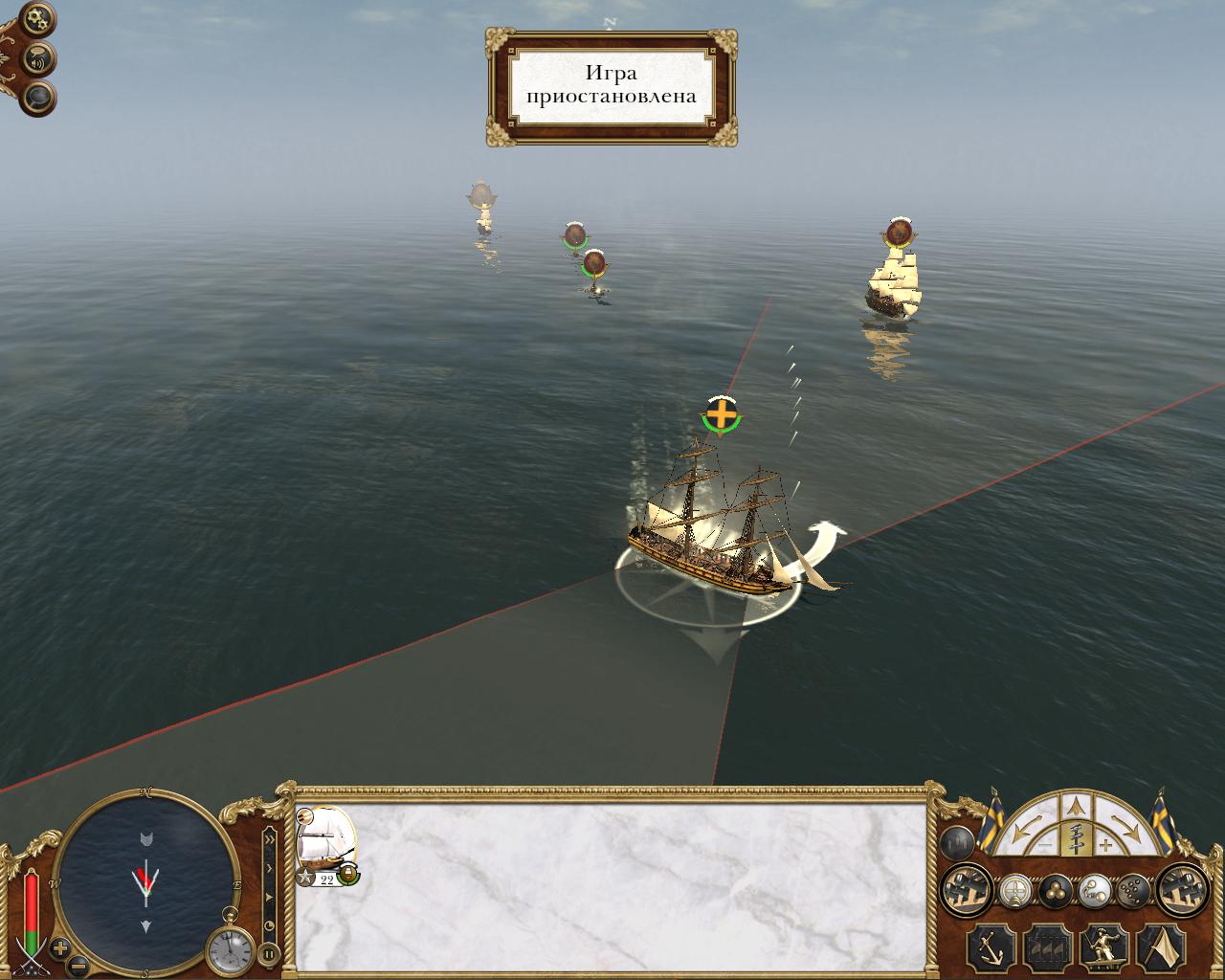The image size is (1225, 980).
Task: Set normal game speed with solid arrow
Action: click(x=270, y=897)
